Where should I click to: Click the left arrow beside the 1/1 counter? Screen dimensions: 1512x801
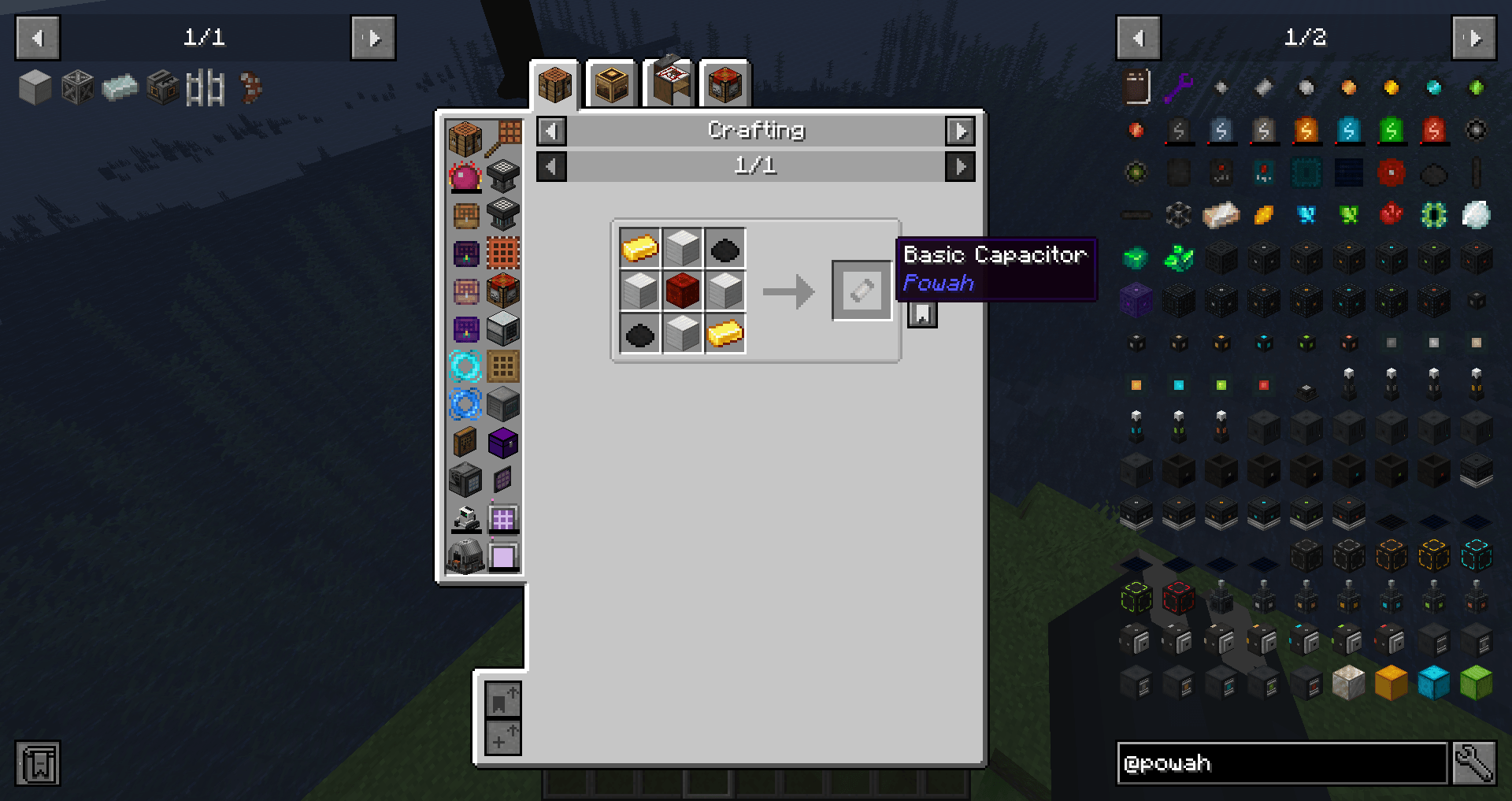pos(551,166)
